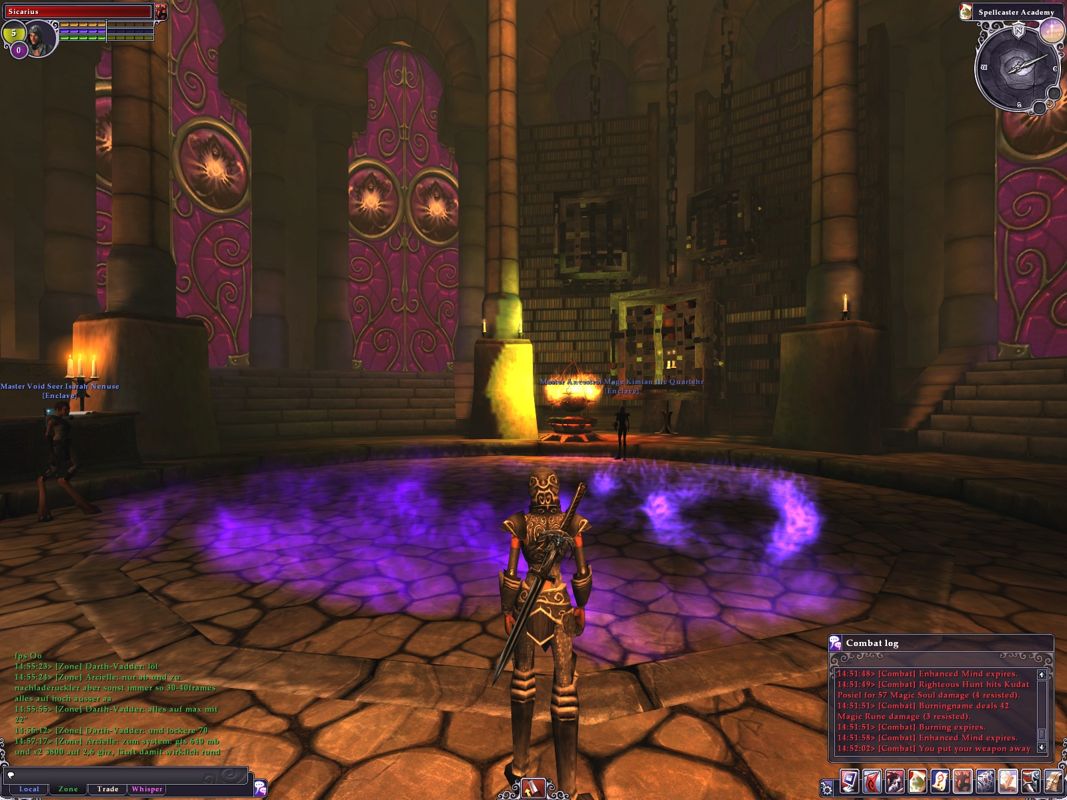Image resolution: width=1067 pixels, height=800 pixels.
Task: Click the map icon beside Spellcaster Academy
Action: pos(966,11)
